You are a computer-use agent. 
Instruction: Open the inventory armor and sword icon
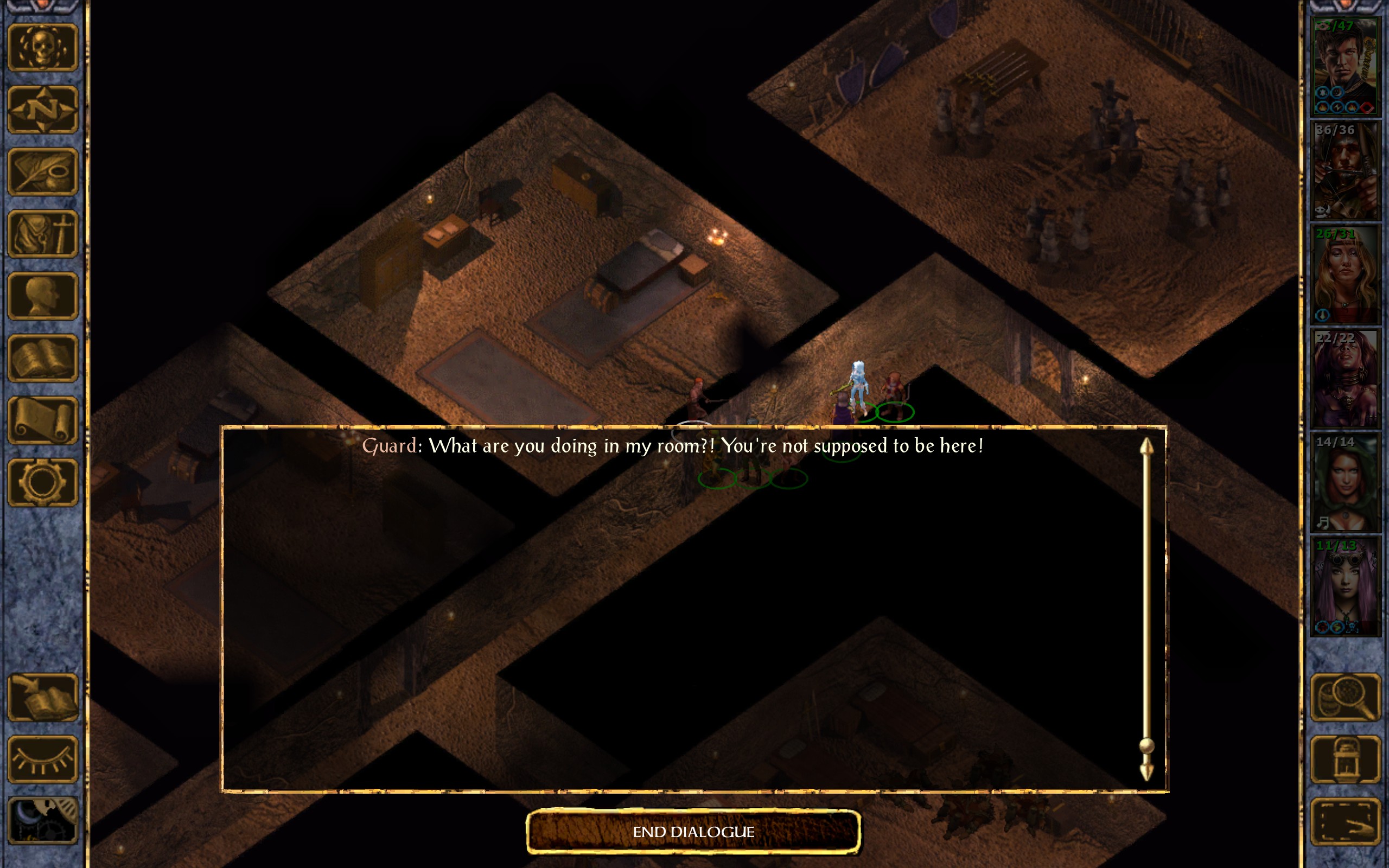(x=42, y=234)
